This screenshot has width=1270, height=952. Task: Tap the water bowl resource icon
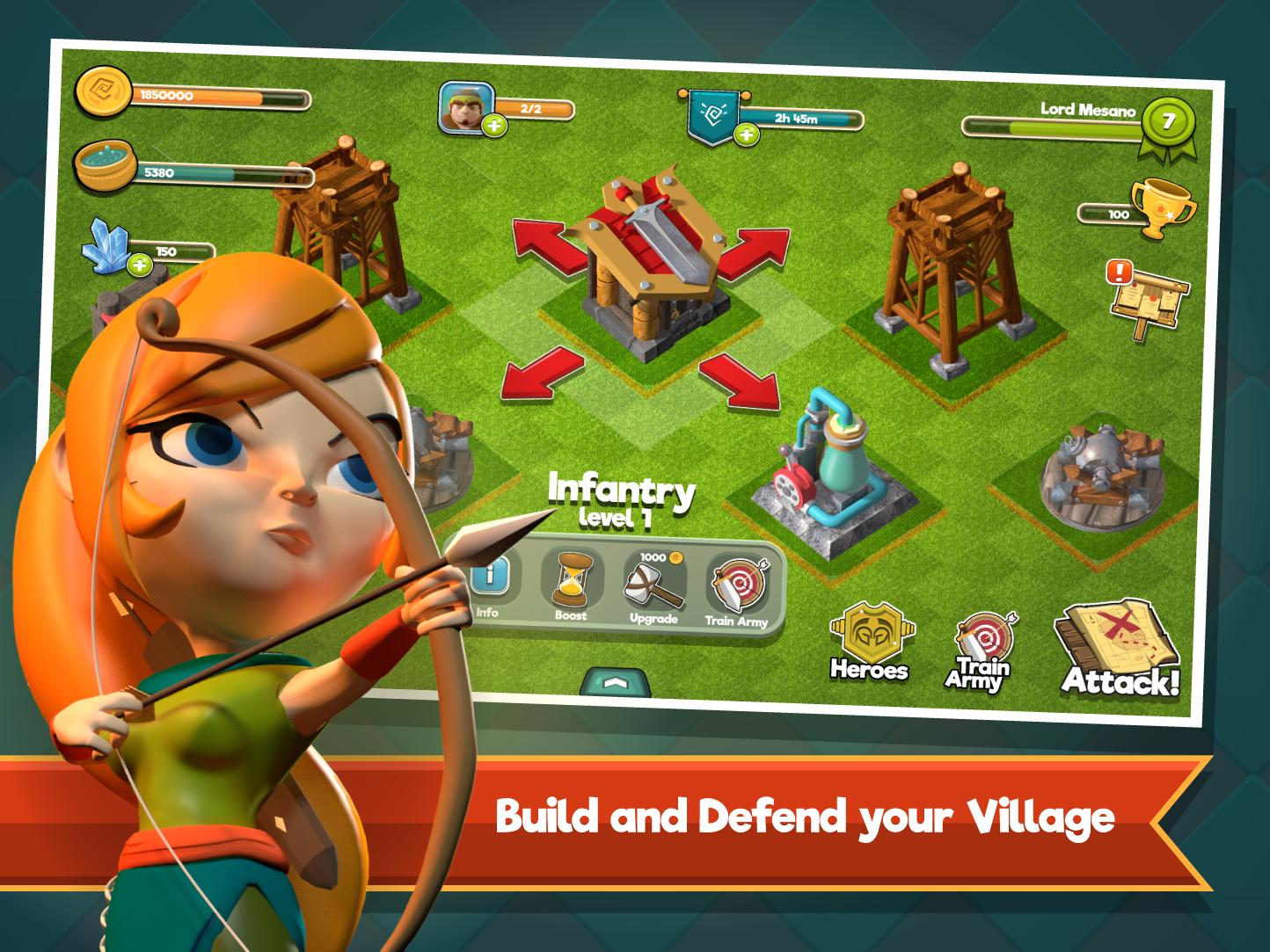coord(103,167)
